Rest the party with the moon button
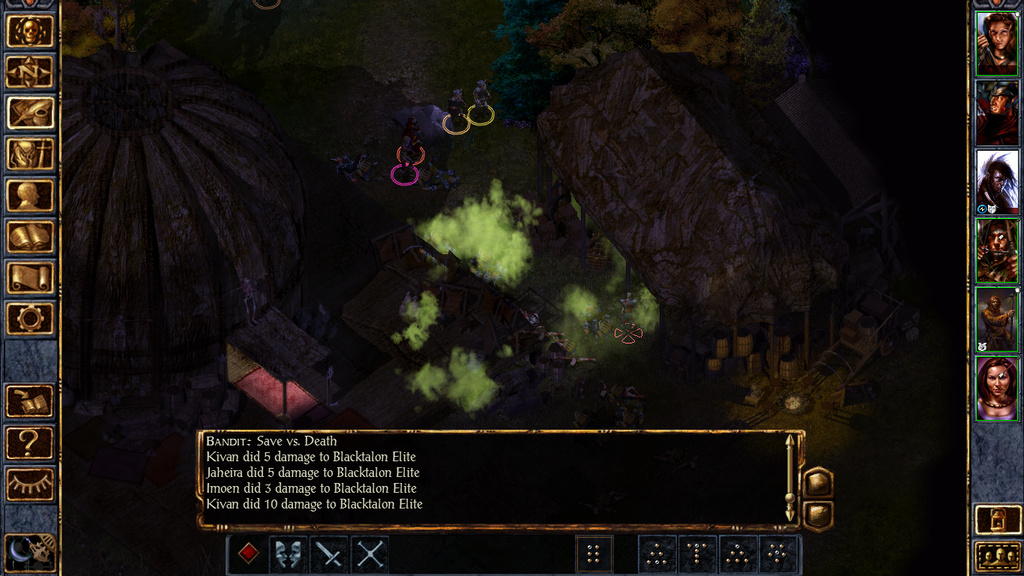Viewport: 1024px width, 576px height. tap(30, 548)
